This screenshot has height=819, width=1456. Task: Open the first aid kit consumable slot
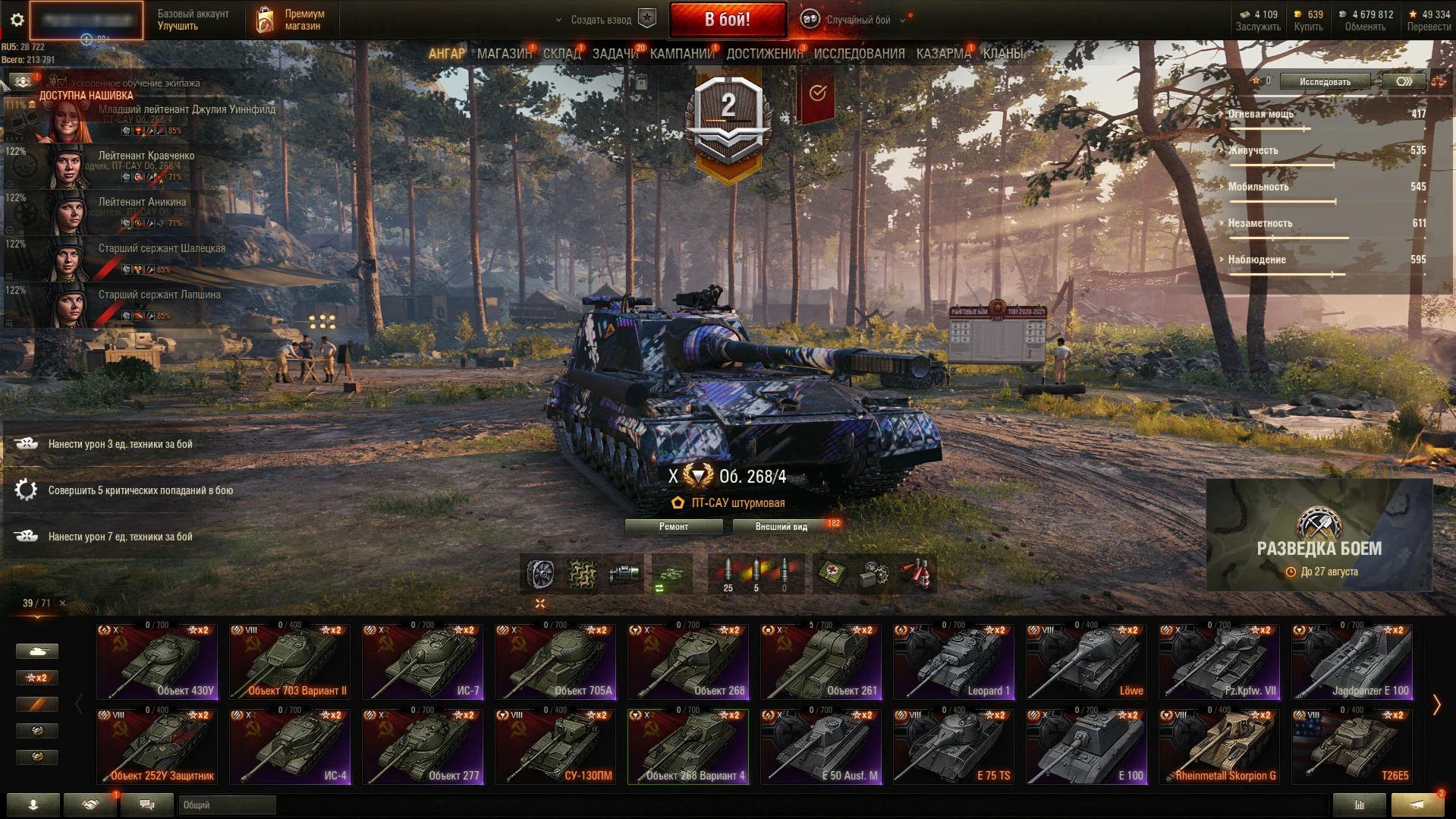point(832,575)
